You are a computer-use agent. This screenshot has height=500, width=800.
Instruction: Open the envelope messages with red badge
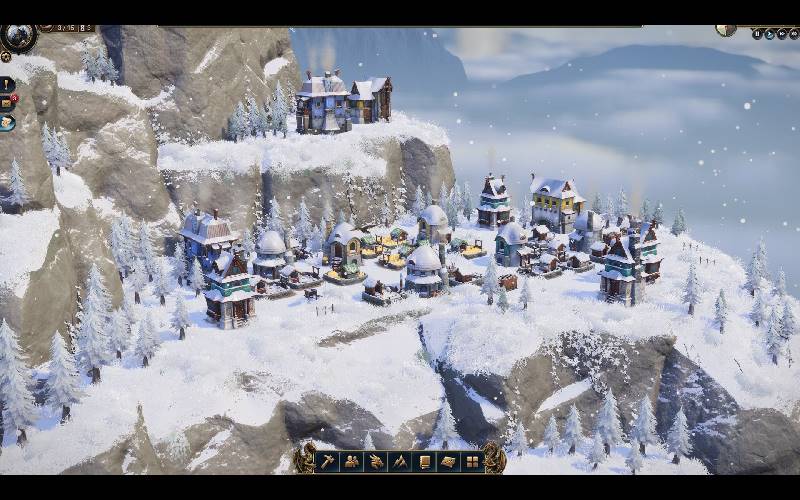(7, 102)
